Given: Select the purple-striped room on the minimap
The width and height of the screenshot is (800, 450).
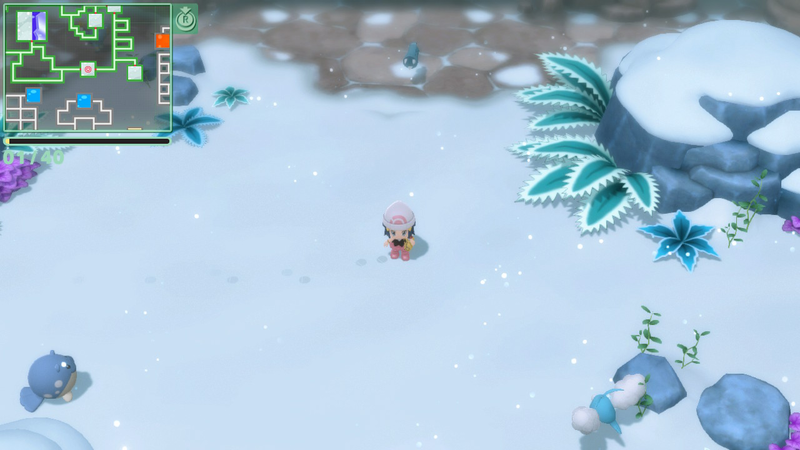Looking at the screenshot, I should [x=32, y=26].
